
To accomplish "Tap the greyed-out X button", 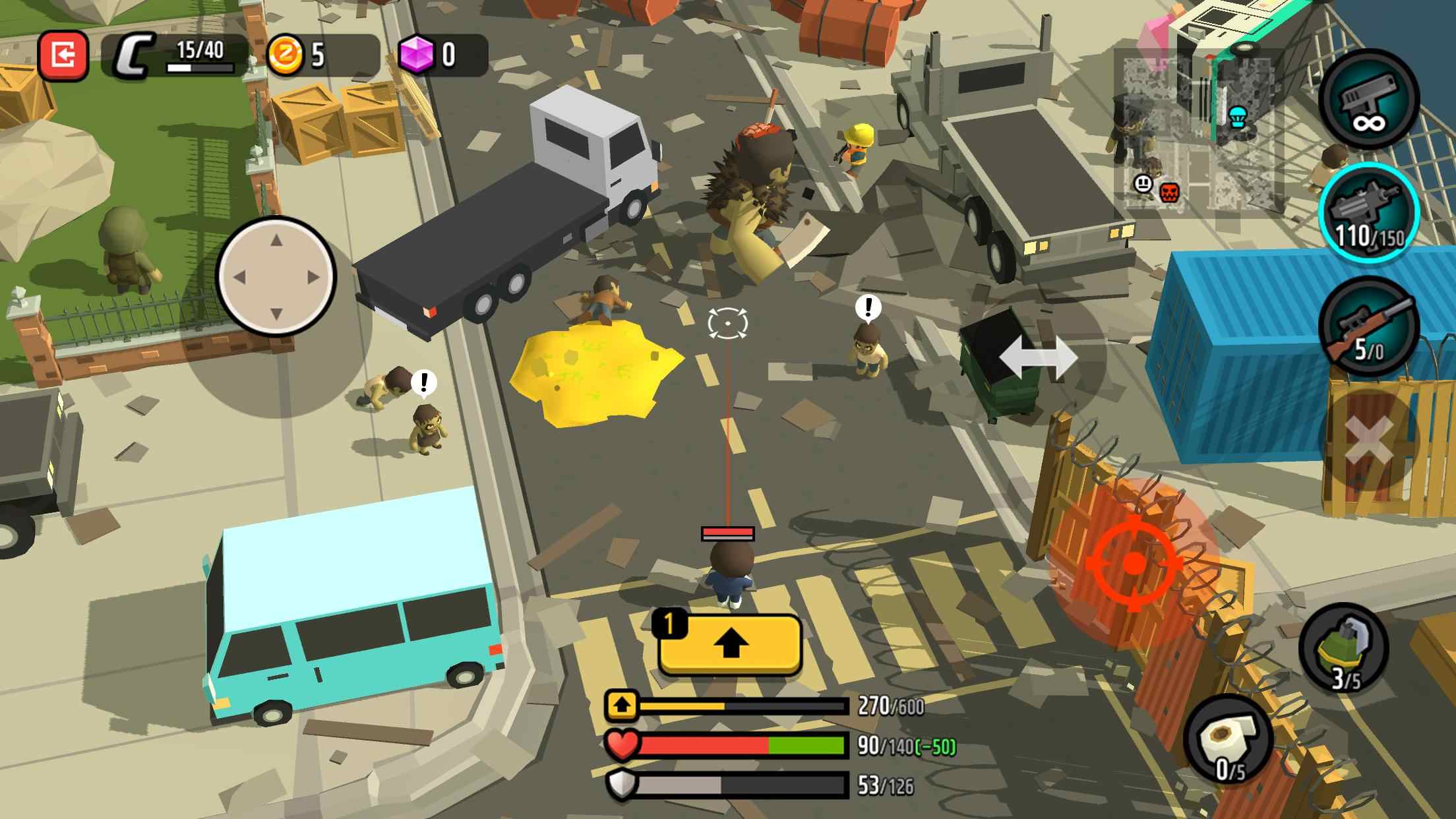I will pos(1368,440).
